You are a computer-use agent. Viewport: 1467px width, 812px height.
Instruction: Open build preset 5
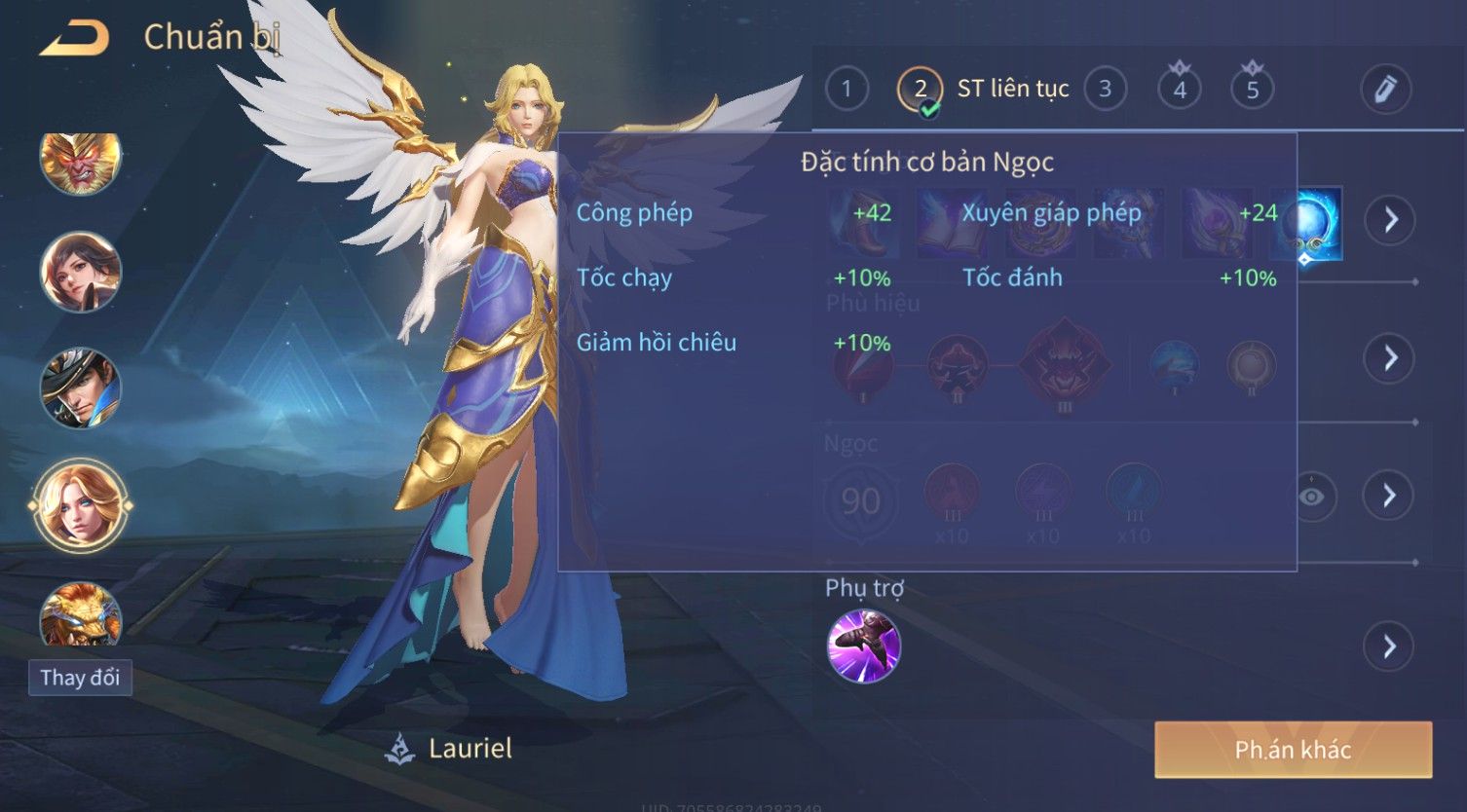[1253, 90]
